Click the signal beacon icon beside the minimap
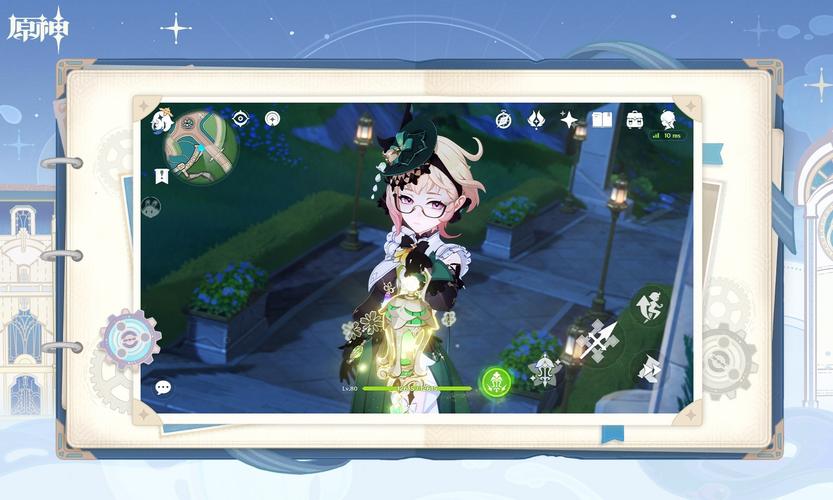 pyautogui.click(x=272, y=119)
